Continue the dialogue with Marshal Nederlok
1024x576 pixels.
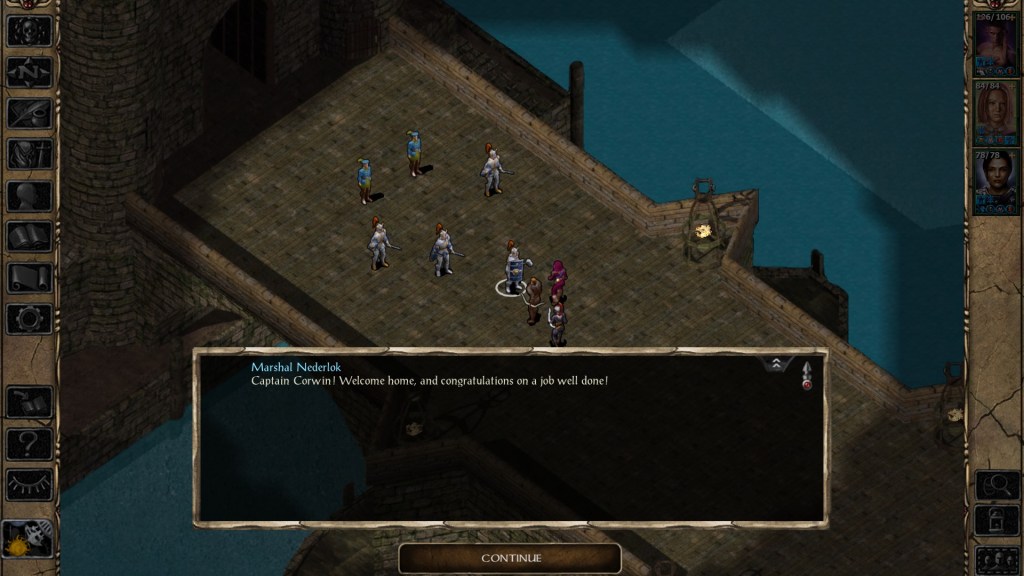(510, 557)
